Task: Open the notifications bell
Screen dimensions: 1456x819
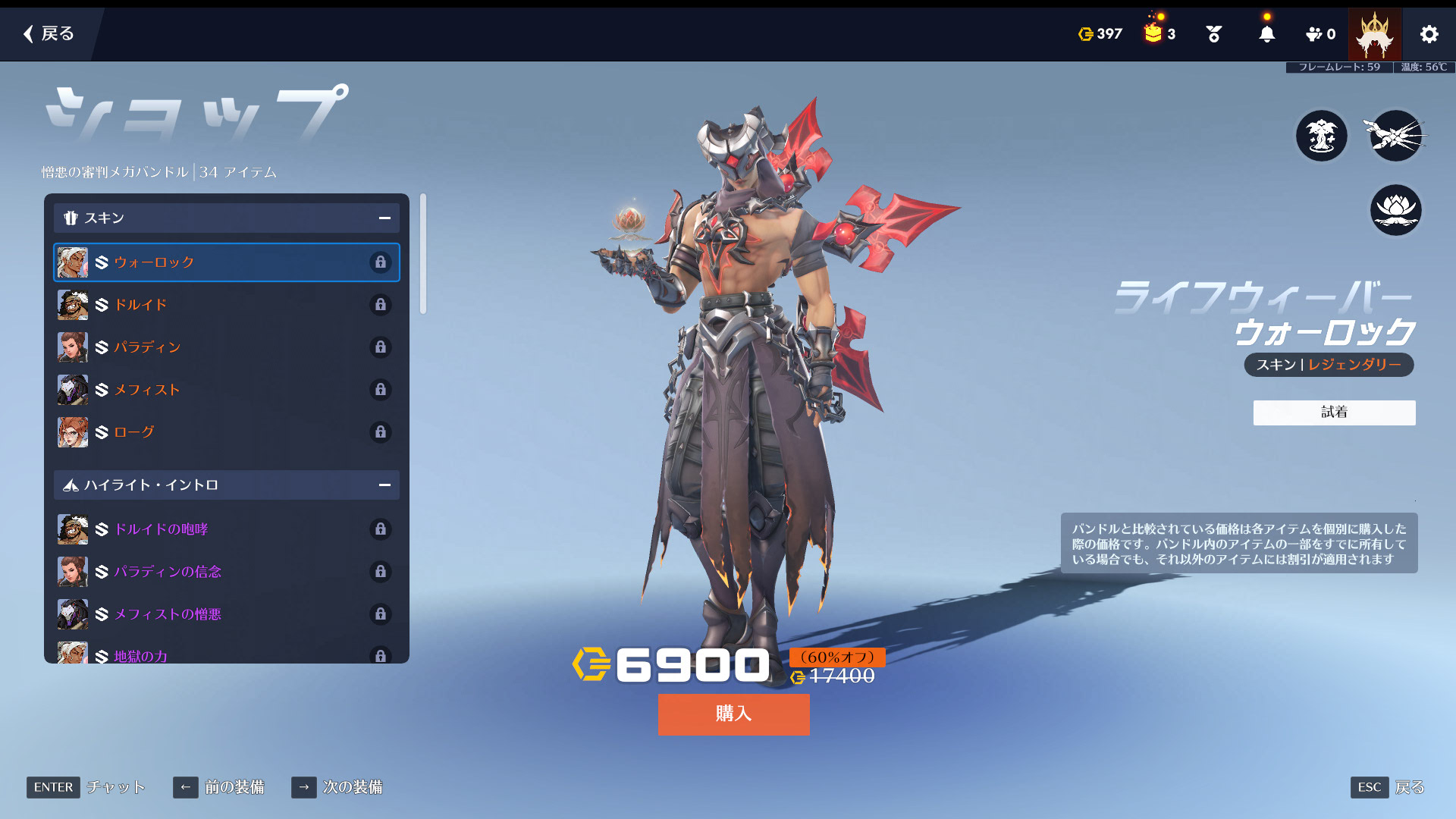Action: [1266, 34]
